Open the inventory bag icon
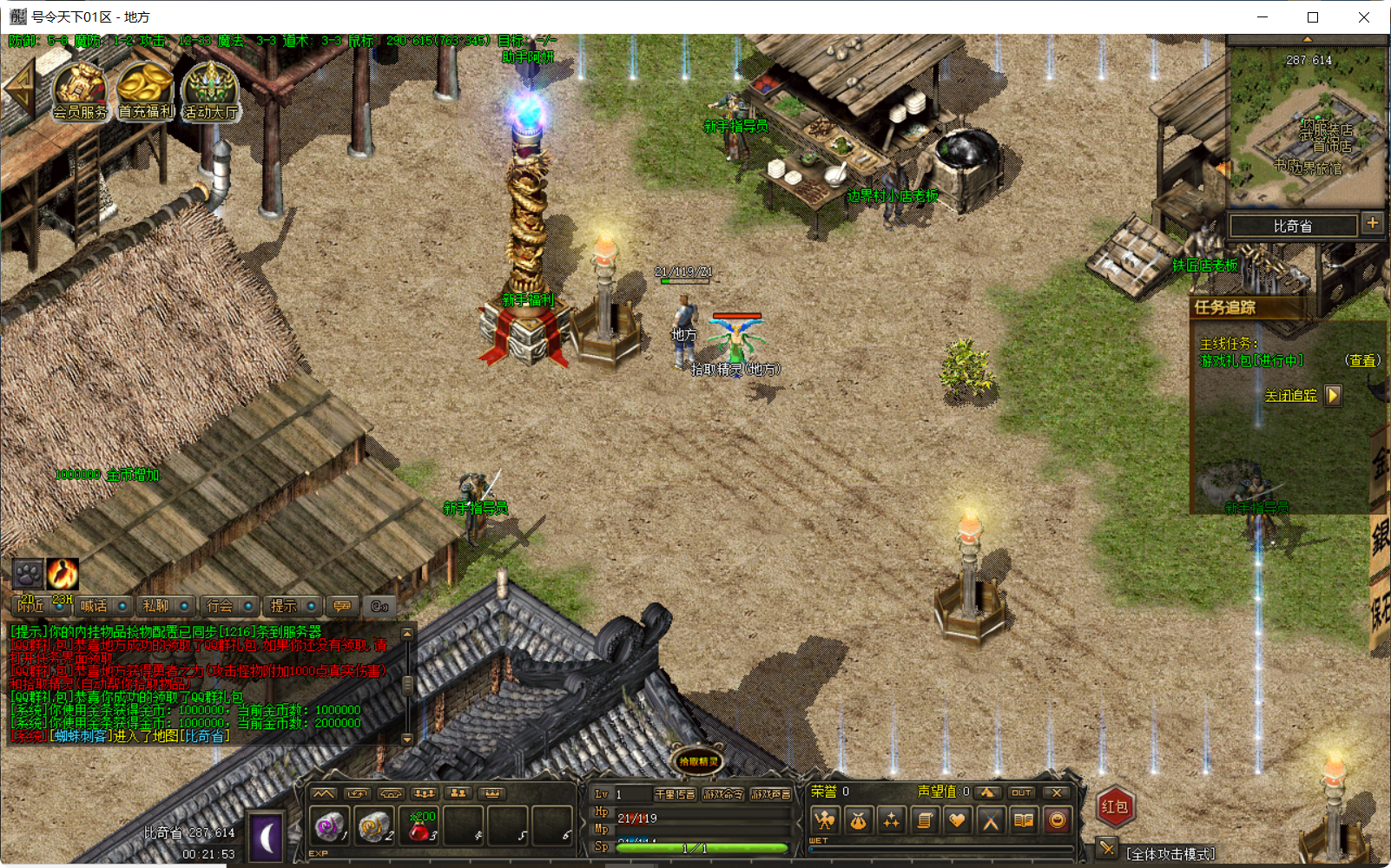Screen dimensions: 1391x868 (x=860, y=820)
